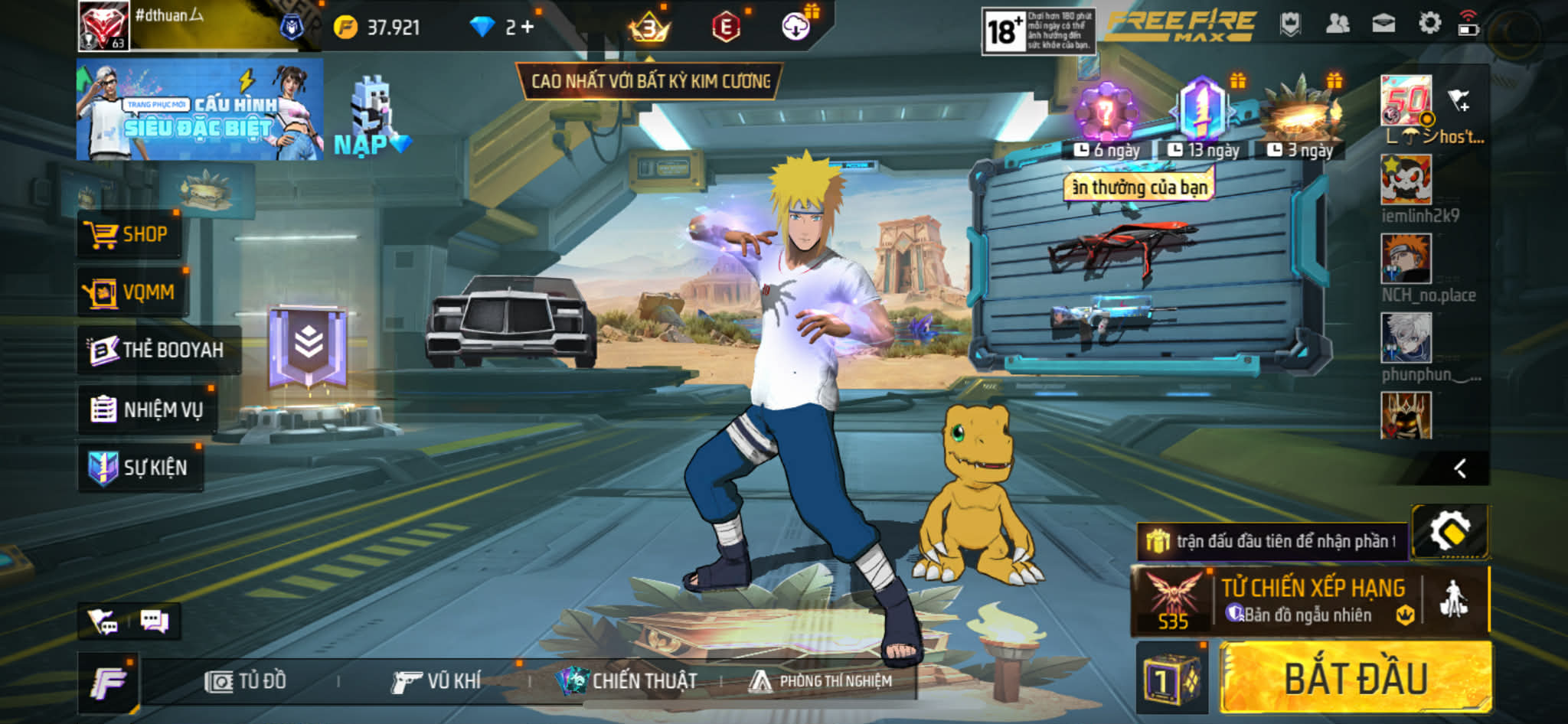Open the friends icon in top bar
Screen dimensions: 1568x724
click(1338, 24)
